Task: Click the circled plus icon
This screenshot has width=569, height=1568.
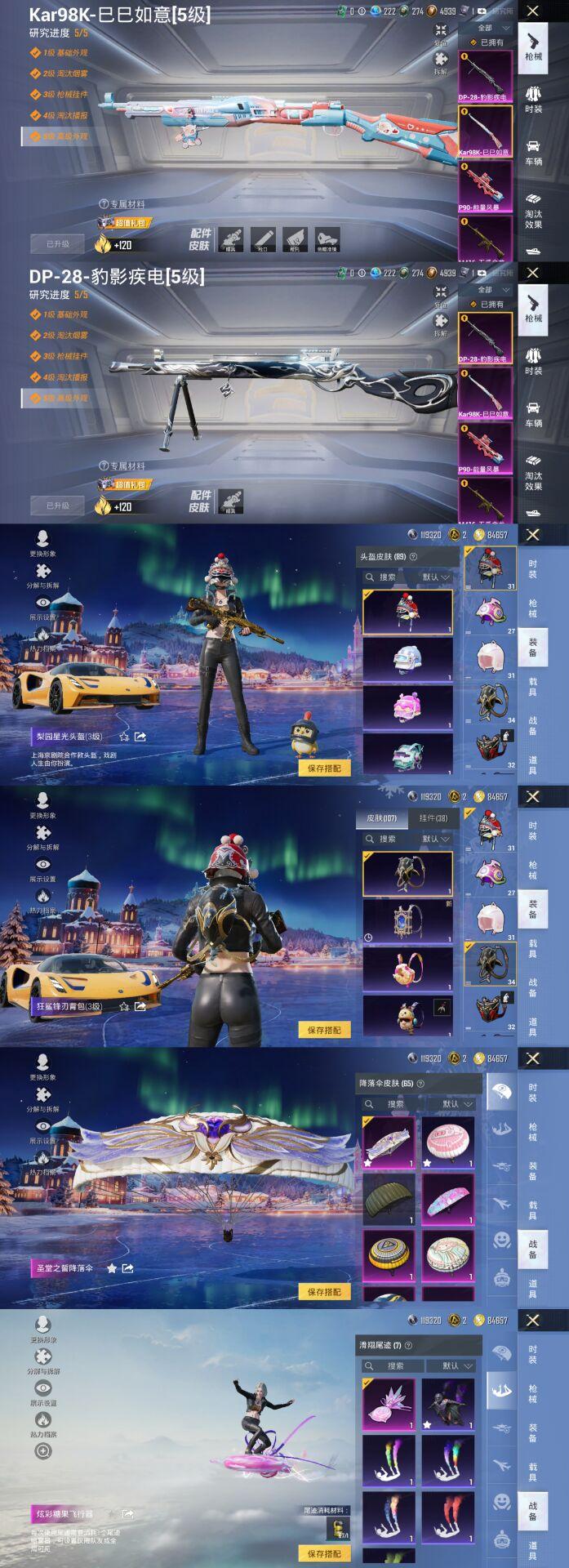Action: point(42,1450)
